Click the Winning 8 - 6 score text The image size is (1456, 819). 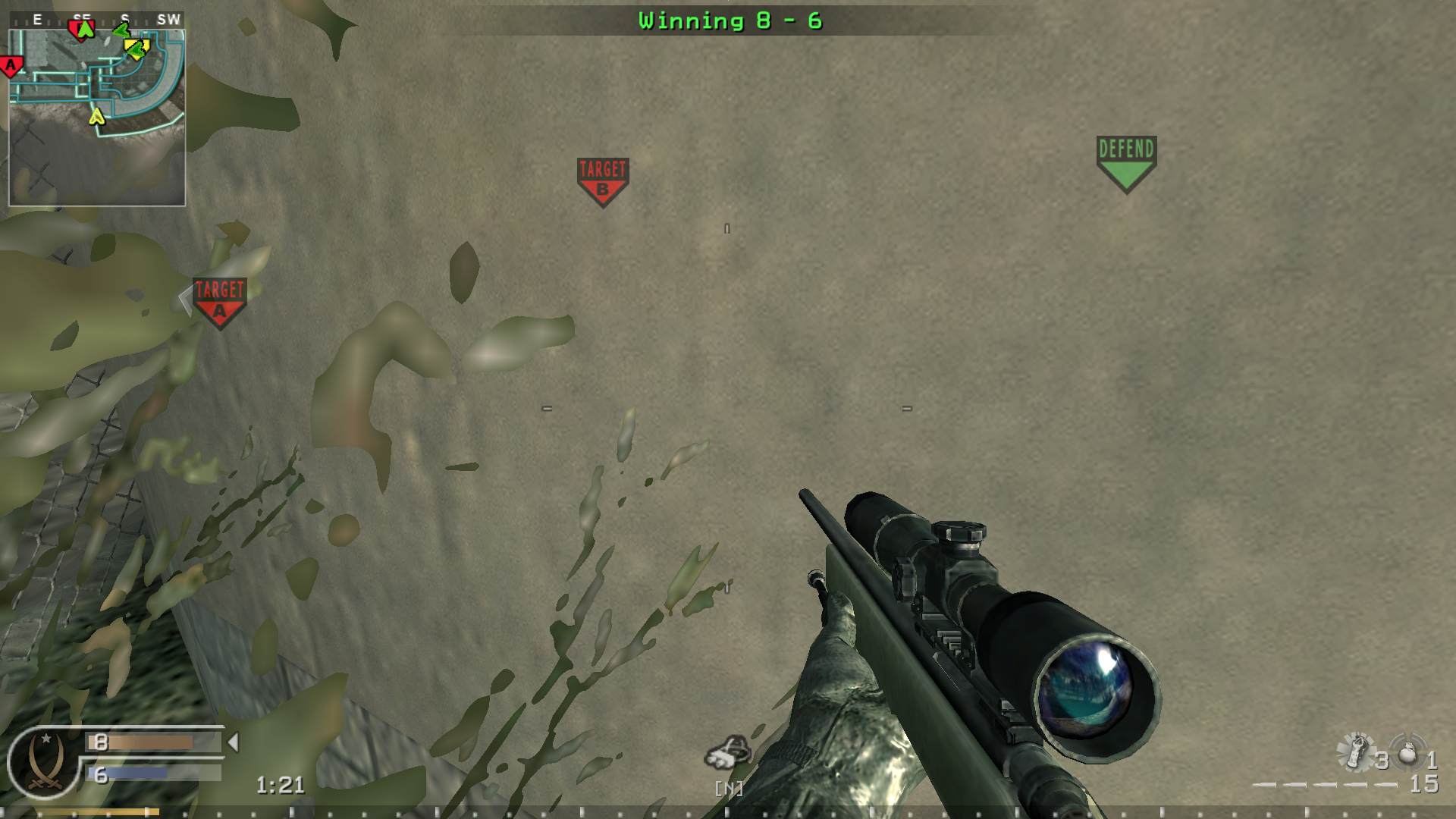pos(730,21)
